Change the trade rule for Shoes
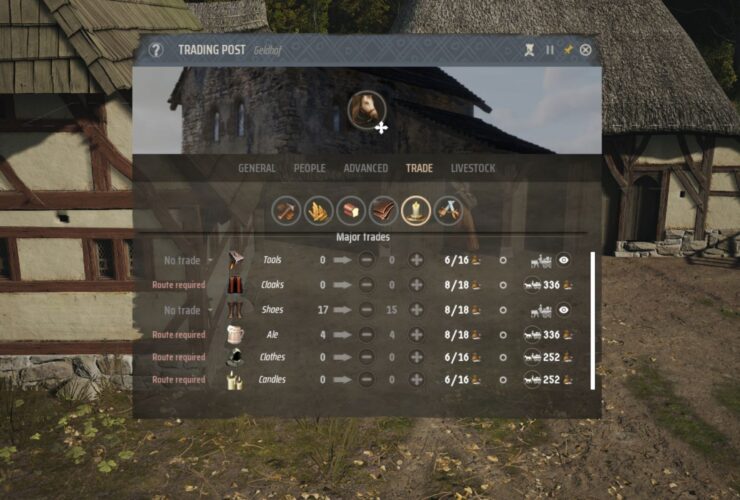This screenshot has width=740, height=500. (x=184, y=310)
